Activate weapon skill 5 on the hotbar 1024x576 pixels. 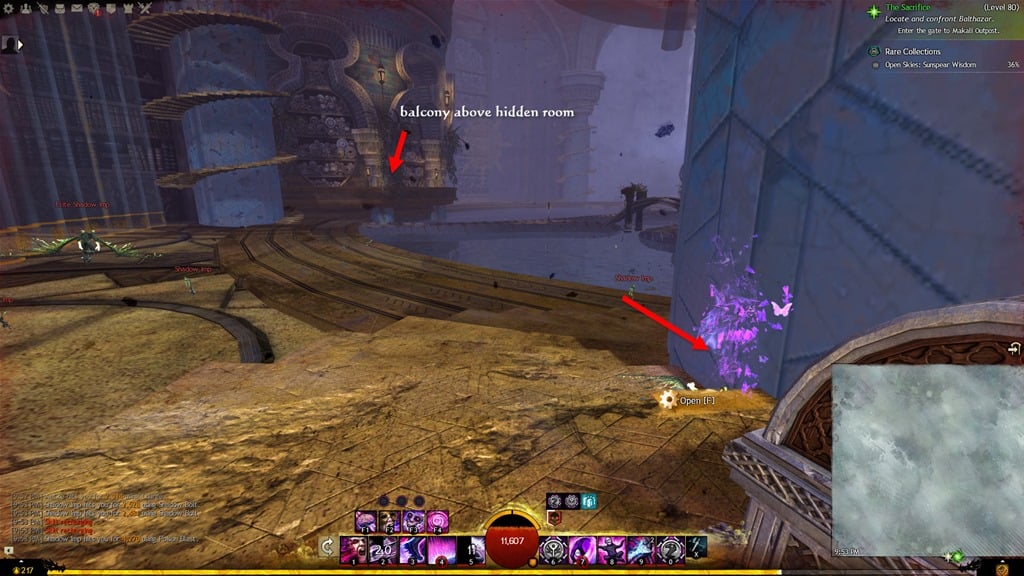coord(470,549)
